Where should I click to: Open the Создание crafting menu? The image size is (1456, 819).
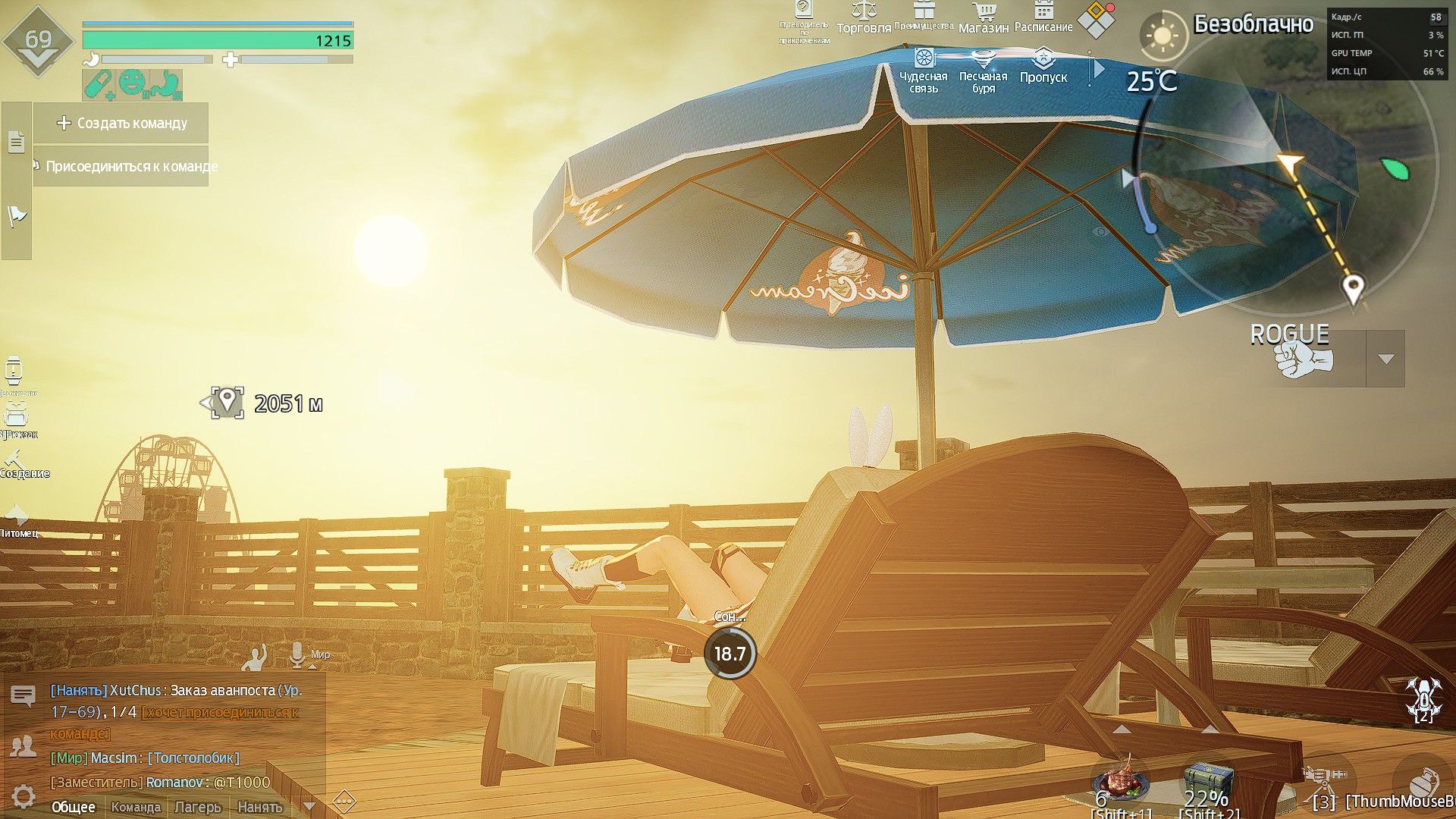[x=17, y=463]
